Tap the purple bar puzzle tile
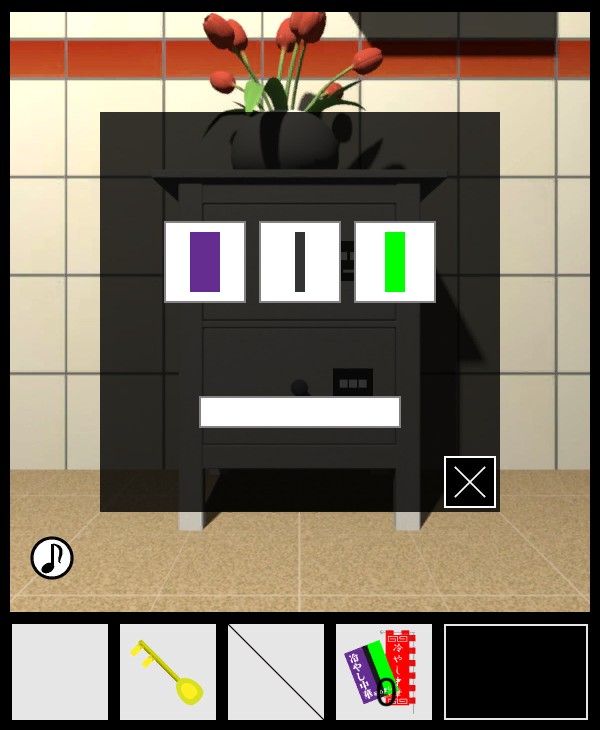 tap(205, 262)
